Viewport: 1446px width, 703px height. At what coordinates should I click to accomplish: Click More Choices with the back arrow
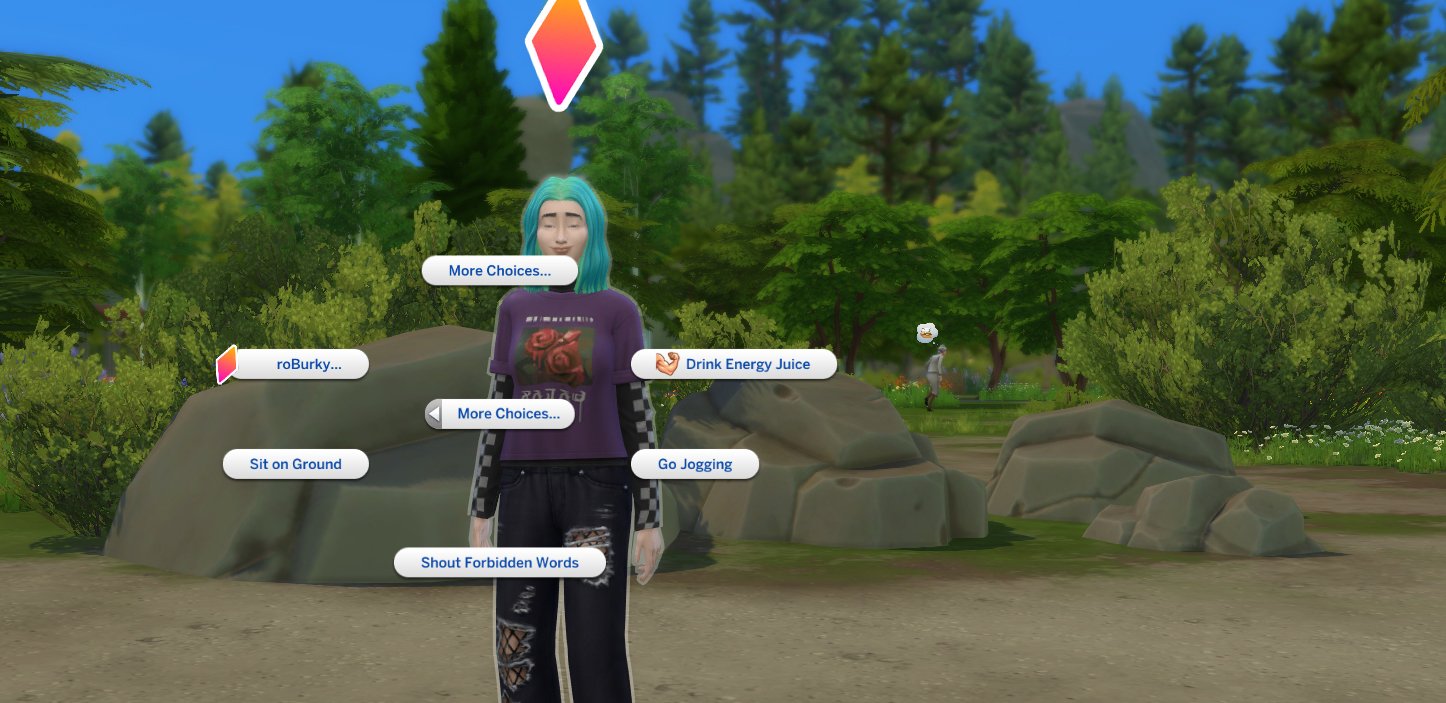[x=500, y=414]
